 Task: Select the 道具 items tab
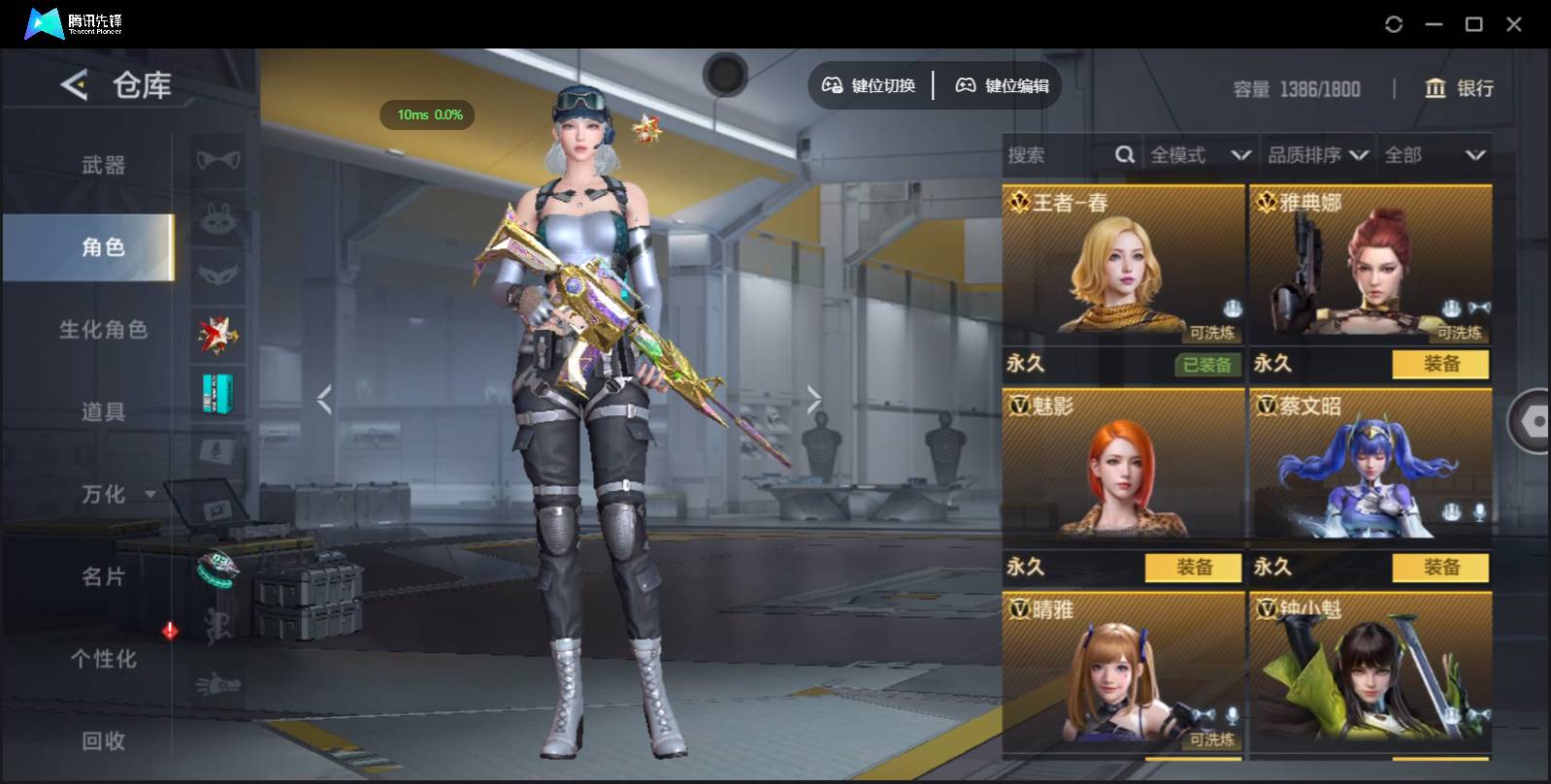[103, 412]
